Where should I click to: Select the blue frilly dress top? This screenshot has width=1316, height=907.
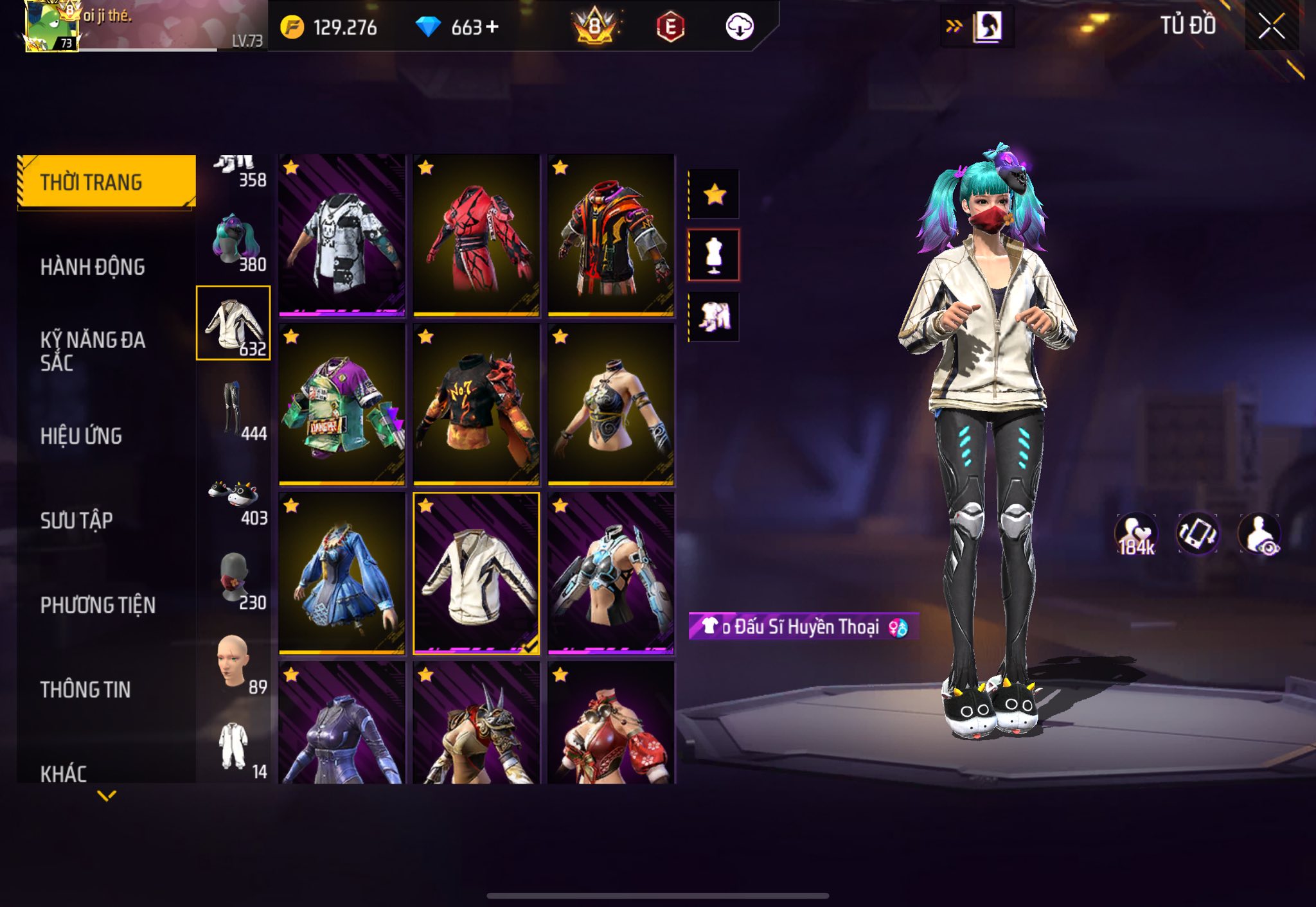342,573
